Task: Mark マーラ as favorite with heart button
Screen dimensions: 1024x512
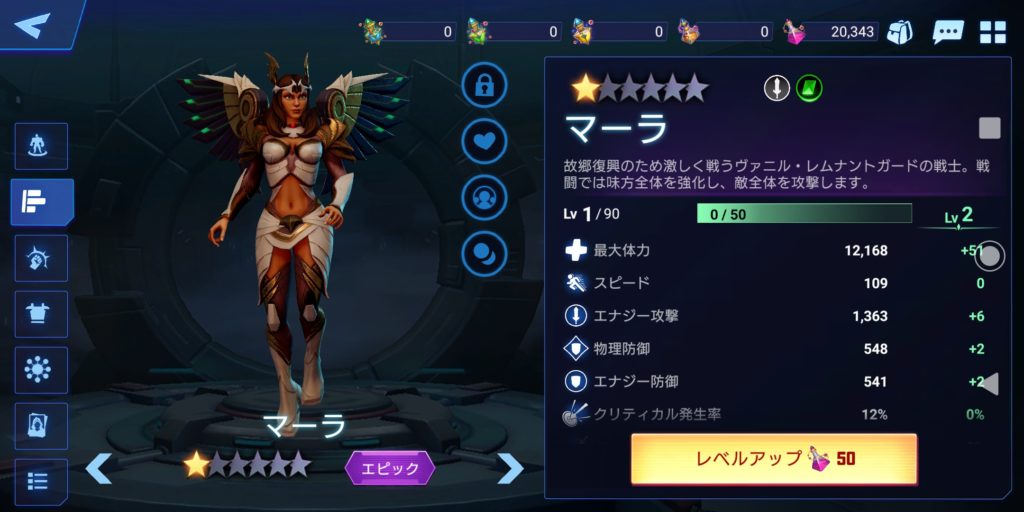Action: tap(484, 141)
